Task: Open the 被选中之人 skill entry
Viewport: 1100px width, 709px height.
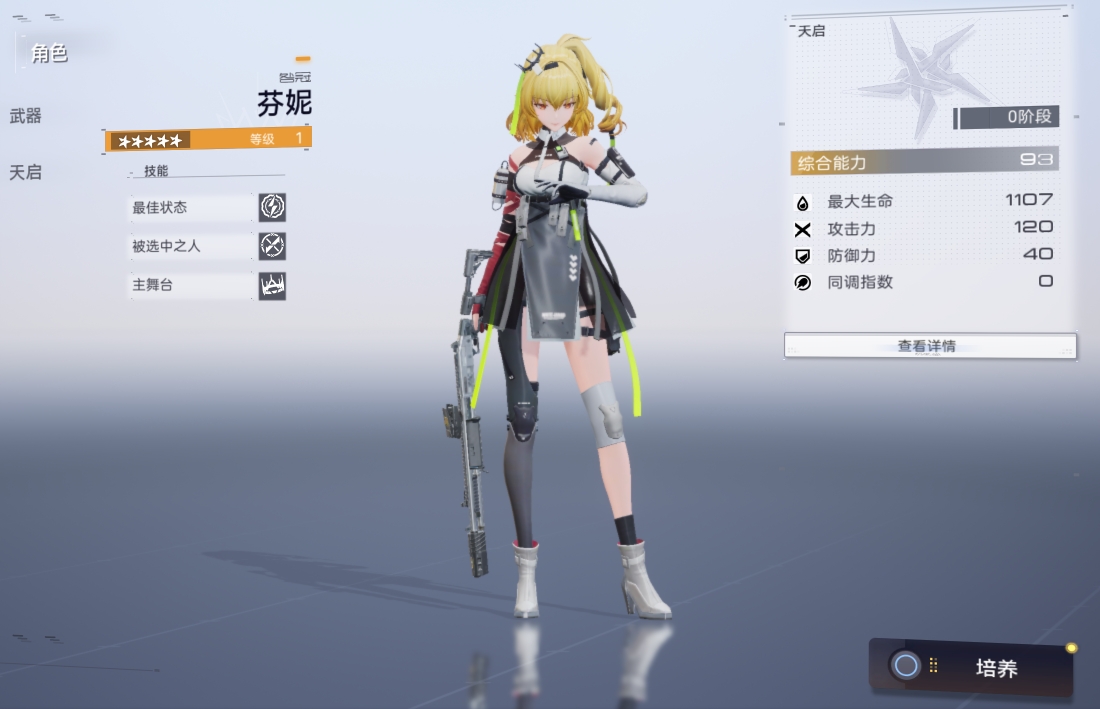Action: [208, 246]
